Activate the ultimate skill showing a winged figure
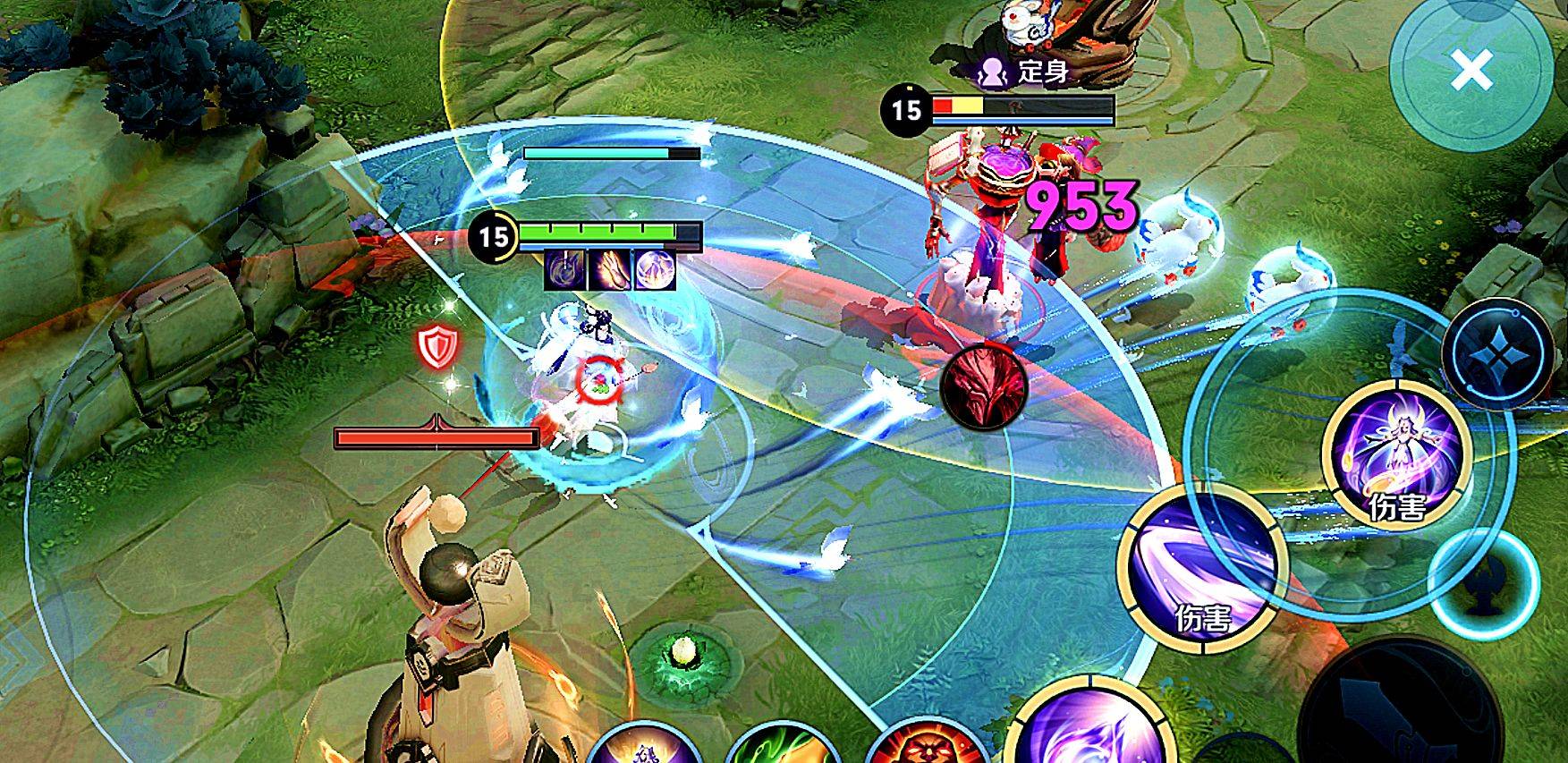The height and width of the screenshot is (763, 1568). (x=1395, y=459)
